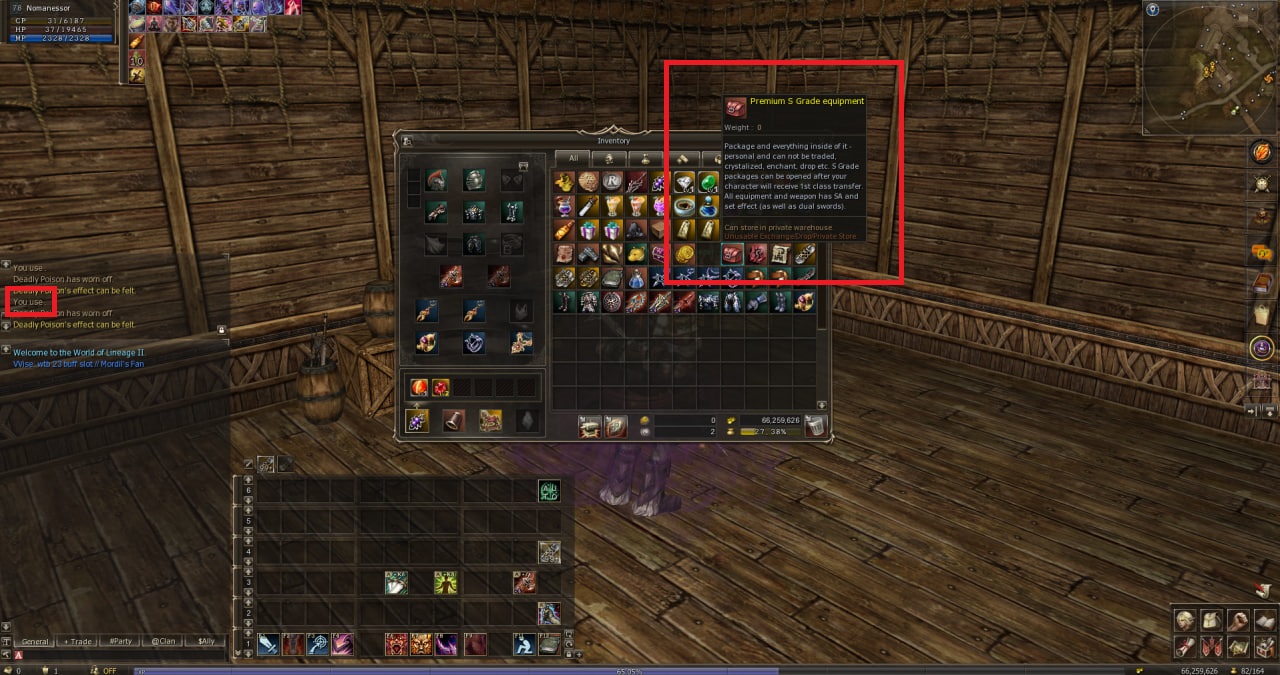Select the blue potion flask item
Screen dimensions: 1280x675
[x=709, y=207]
